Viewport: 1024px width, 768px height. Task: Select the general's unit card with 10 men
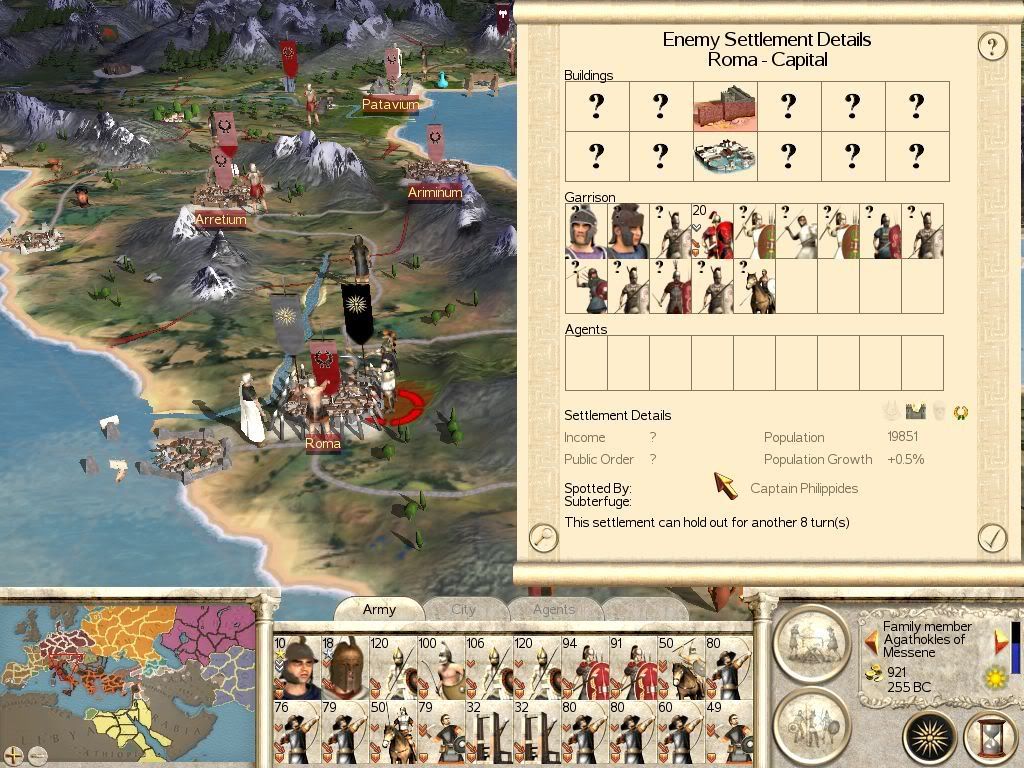[294, 667]
